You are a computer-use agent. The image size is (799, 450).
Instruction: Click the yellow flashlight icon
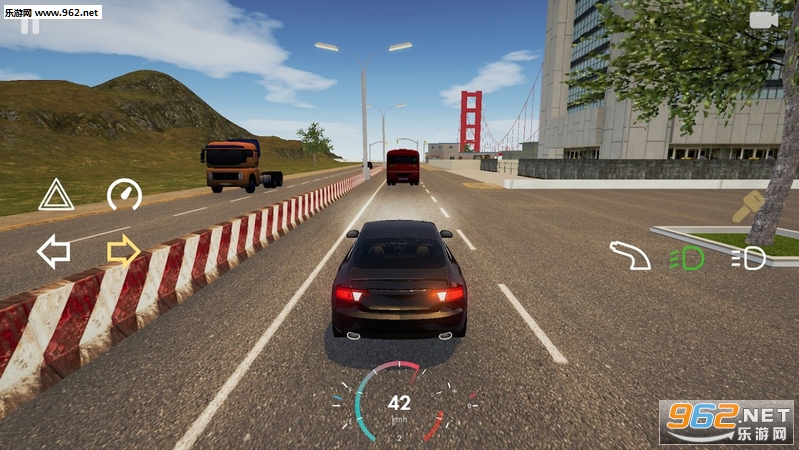tap(748, 207)
